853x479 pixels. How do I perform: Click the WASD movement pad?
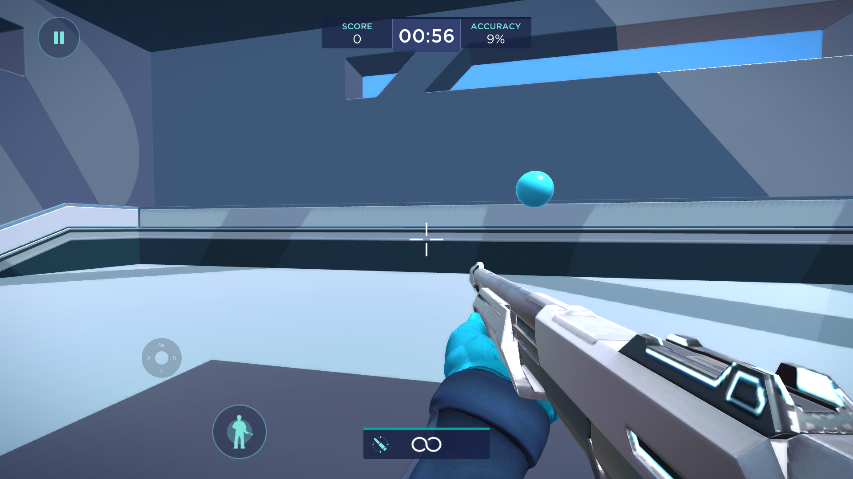click(161, 357)
